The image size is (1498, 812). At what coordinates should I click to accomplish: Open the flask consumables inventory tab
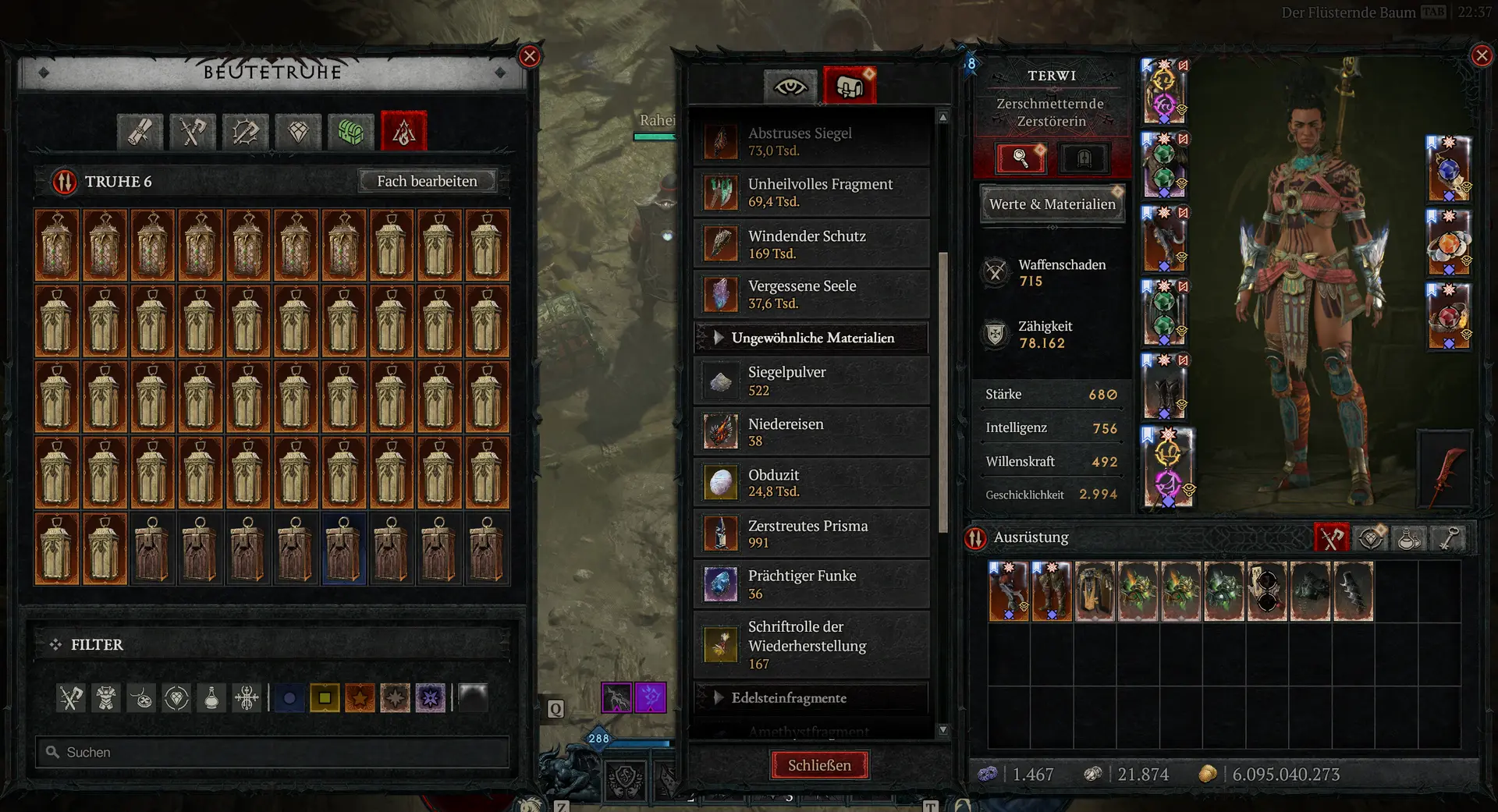(x=1408, y=537)
